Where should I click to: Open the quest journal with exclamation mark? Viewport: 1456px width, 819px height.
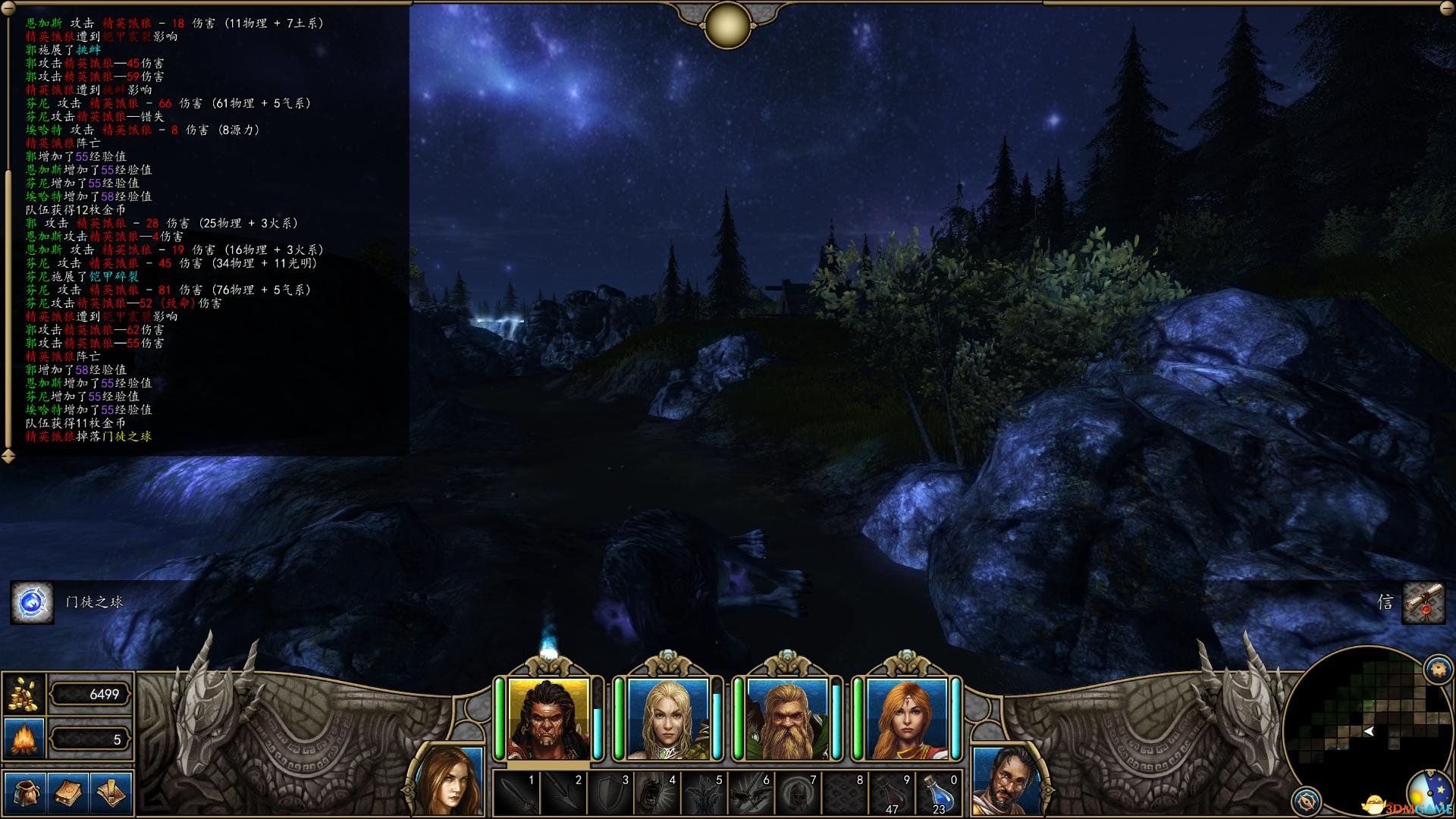pyautogui.click(x=111, y=793)
